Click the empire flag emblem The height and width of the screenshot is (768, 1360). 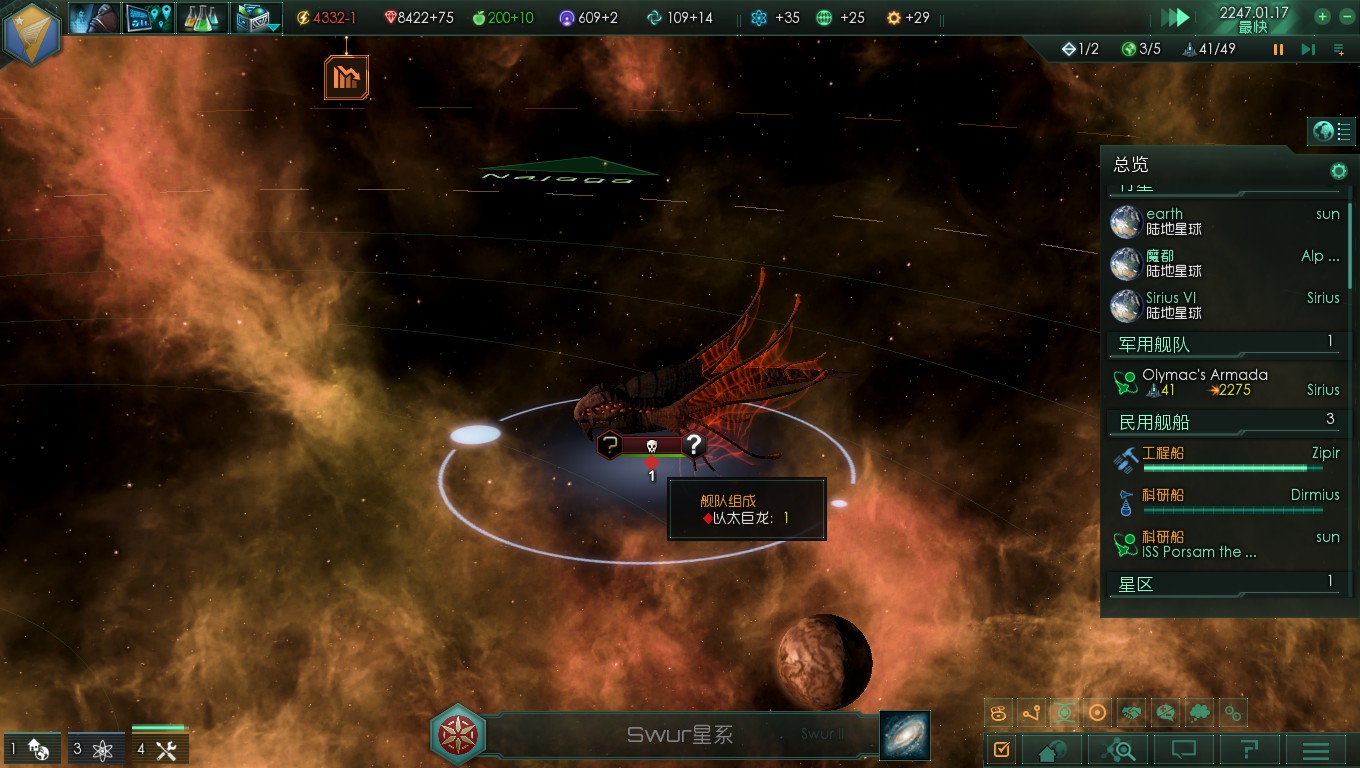tap(33, 33)
